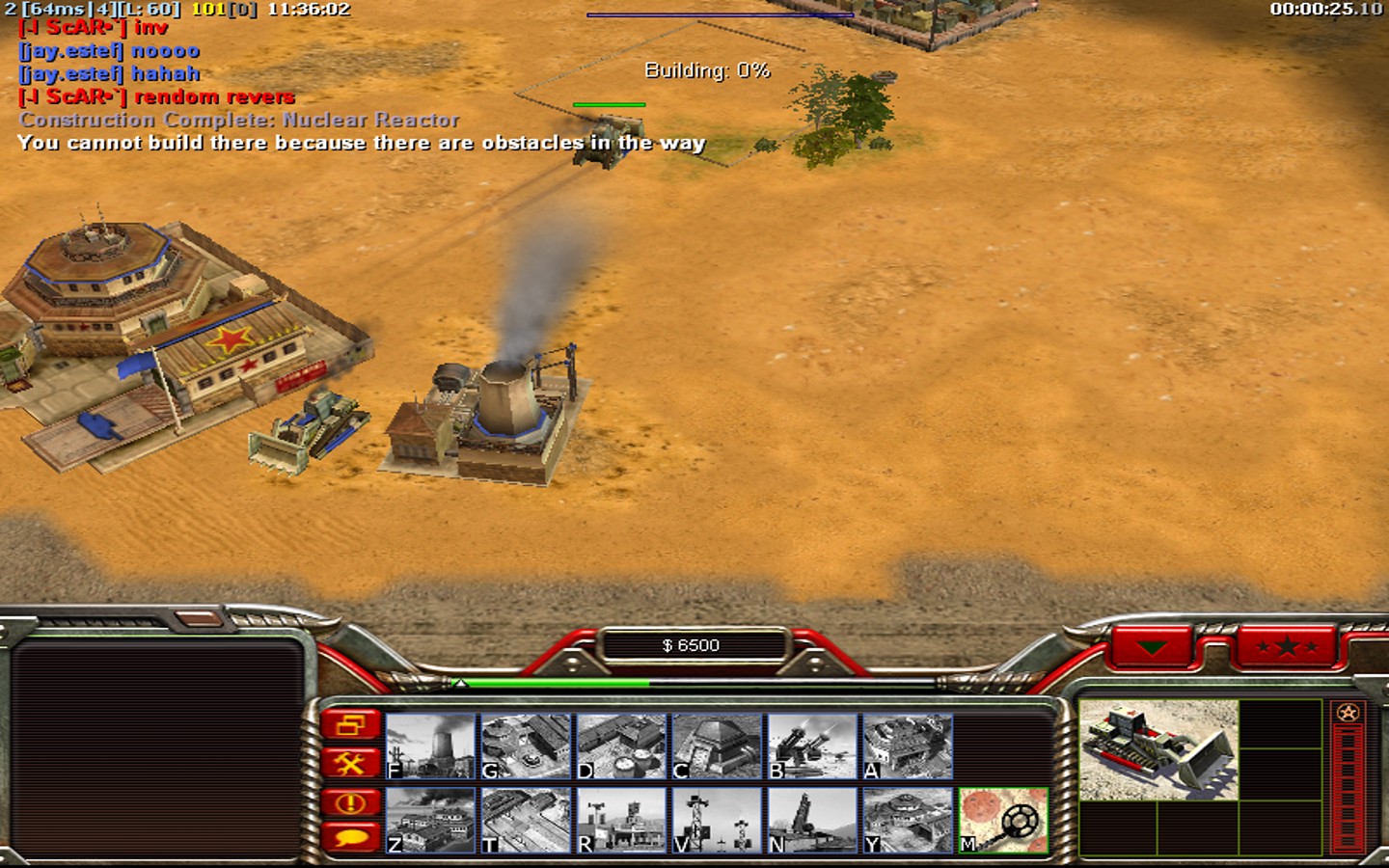Select idle worker with hammer-and-wrench button

[x=350, y=764]
